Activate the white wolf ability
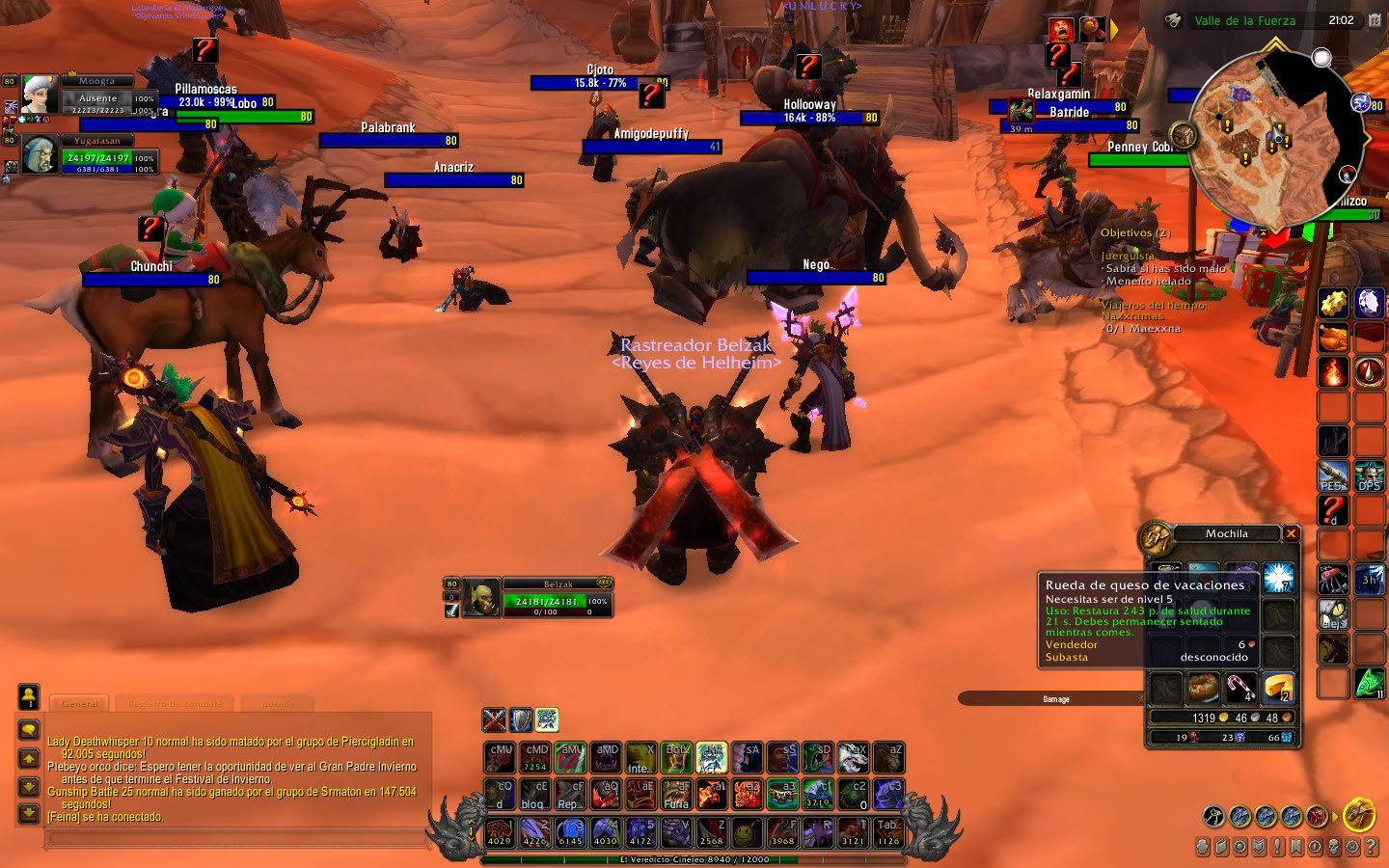Image resolution: width=1389 pixels, height=868 pixels. pos(853,757)
